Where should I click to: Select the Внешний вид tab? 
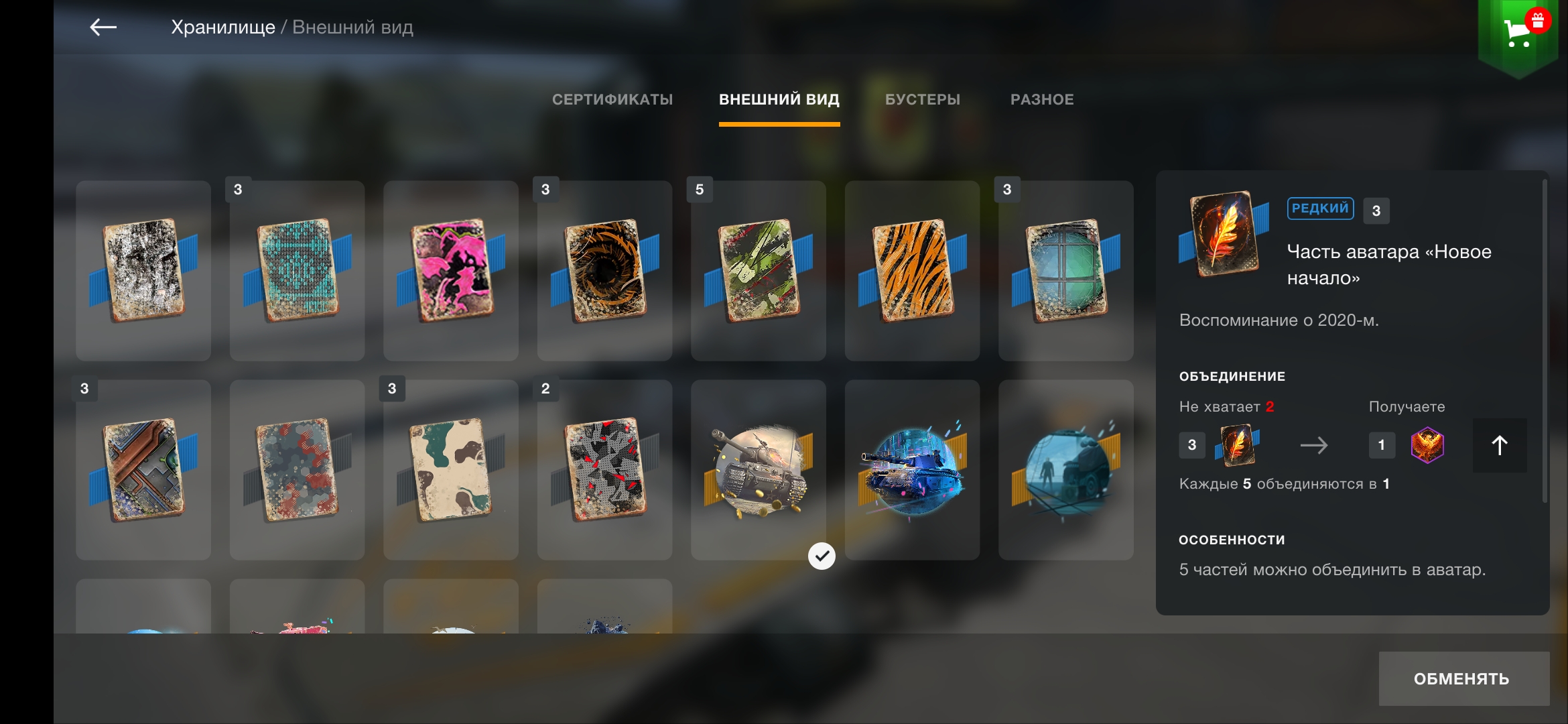pyautogui.click(x=779, y=100)
